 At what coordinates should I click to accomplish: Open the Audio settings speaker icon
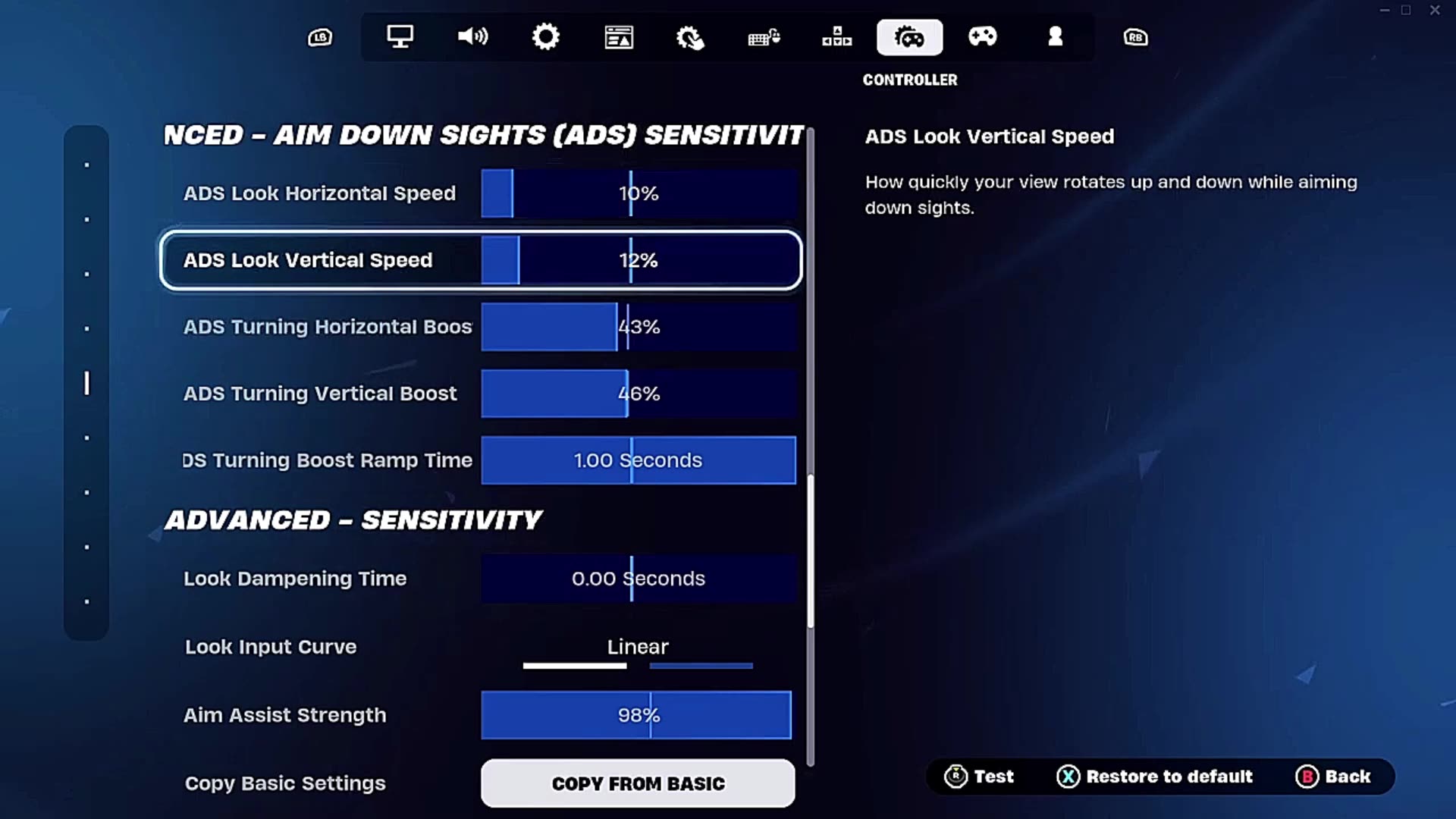coord(473,37)
